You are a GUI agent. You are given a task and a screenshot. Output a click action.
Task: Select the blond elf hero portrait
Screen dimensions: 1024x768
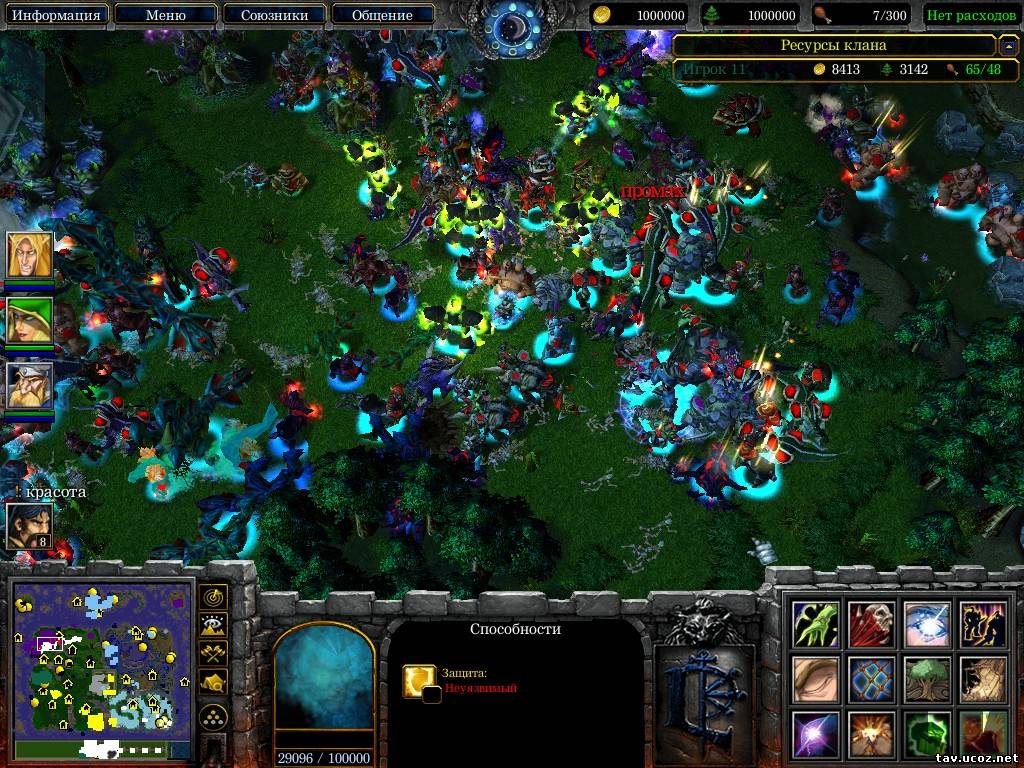29,256
